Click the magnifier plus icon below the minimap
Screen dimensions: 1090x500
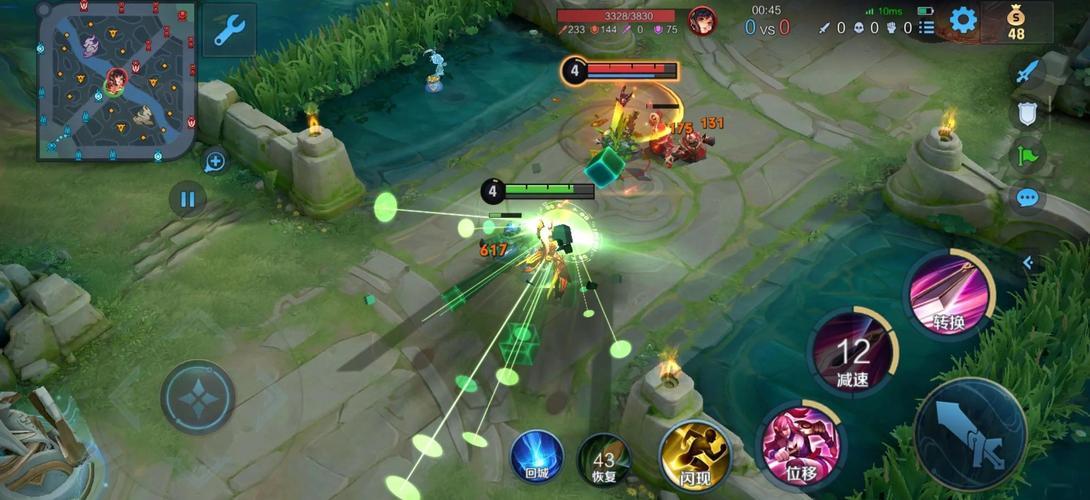215,160
